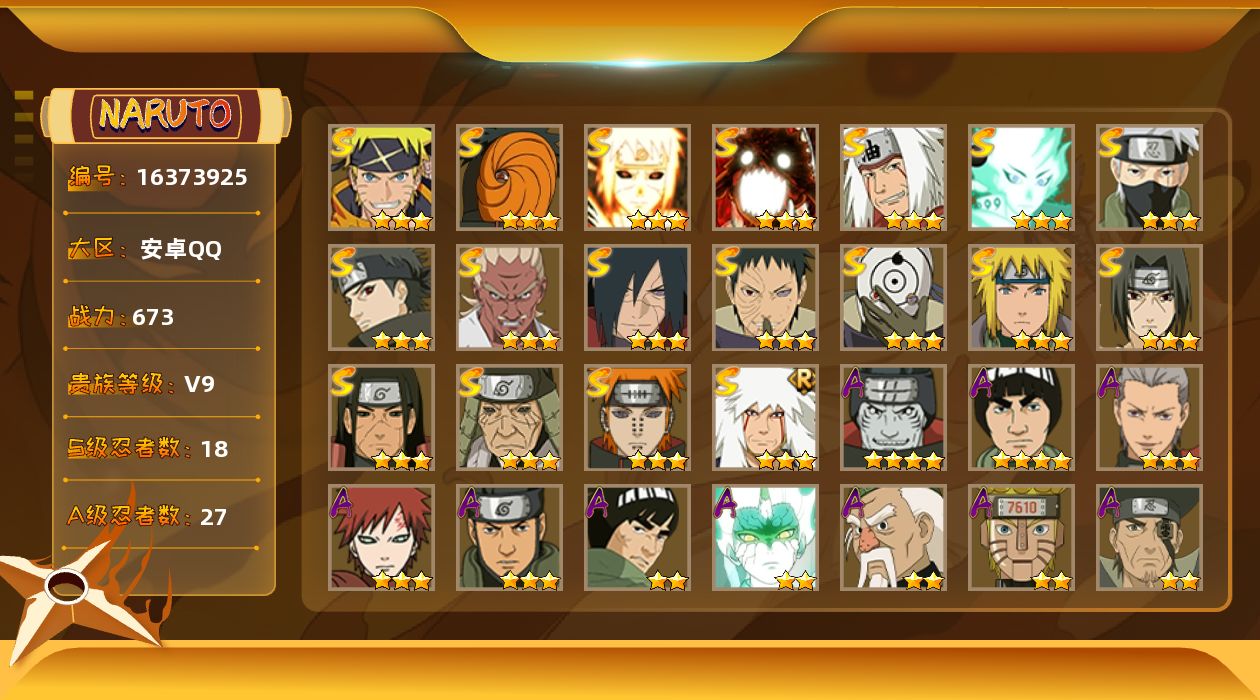Select the dark-skinned Raikage portrait

509,297
